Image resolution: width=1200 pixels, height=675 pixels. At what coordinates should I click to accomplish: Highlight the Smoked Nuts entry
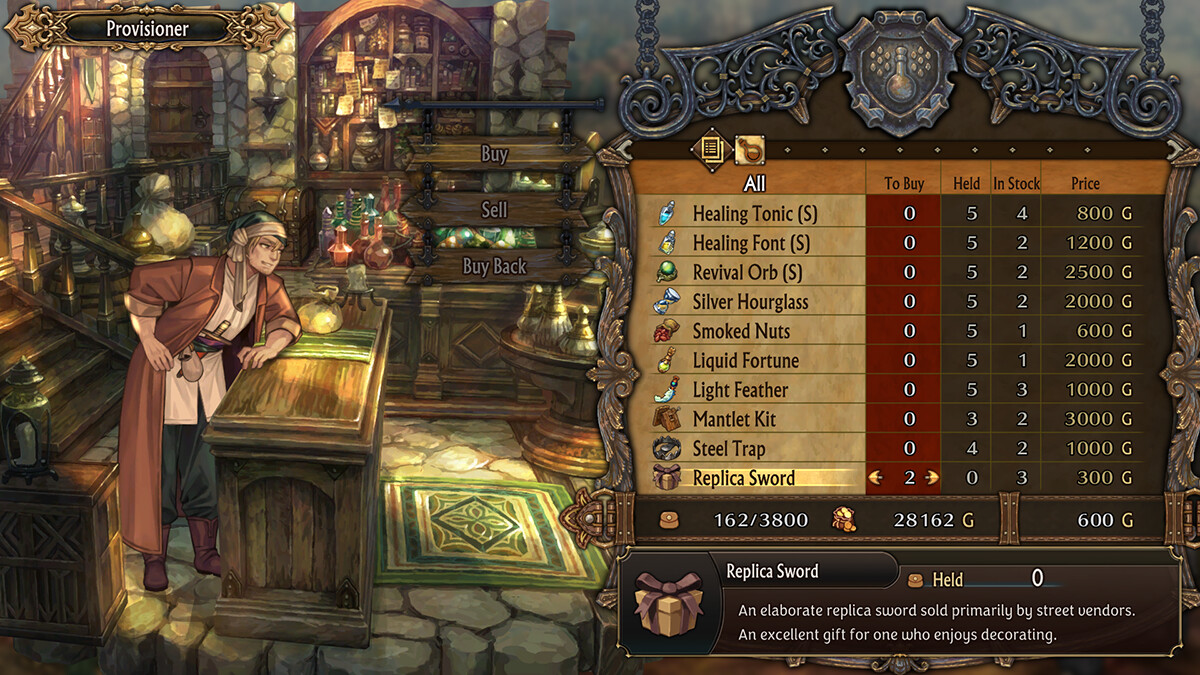(741, 331)
